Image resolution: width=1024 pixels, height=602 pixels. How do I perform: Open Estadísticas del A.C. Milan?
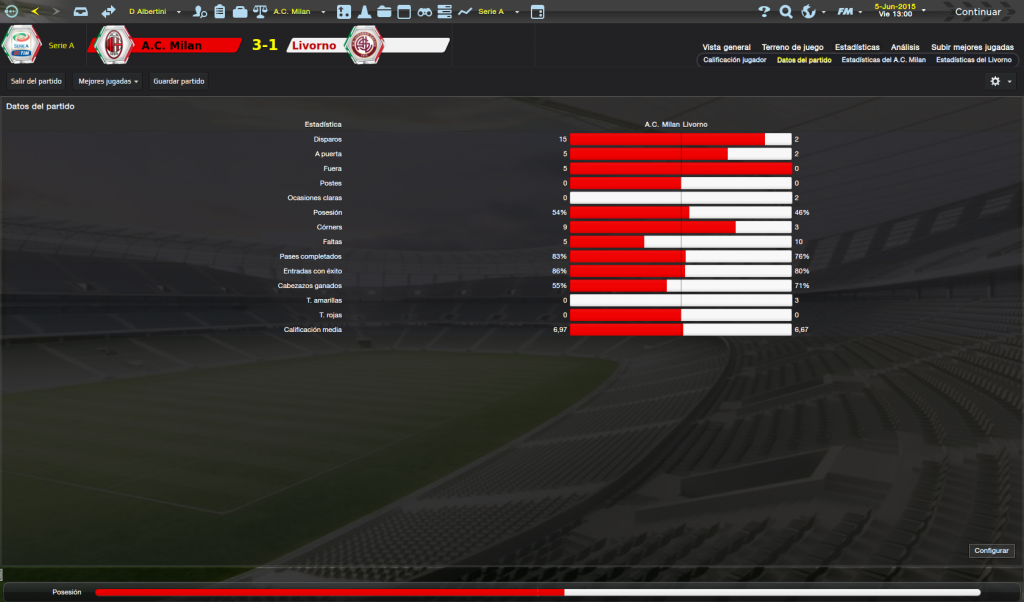884,60
